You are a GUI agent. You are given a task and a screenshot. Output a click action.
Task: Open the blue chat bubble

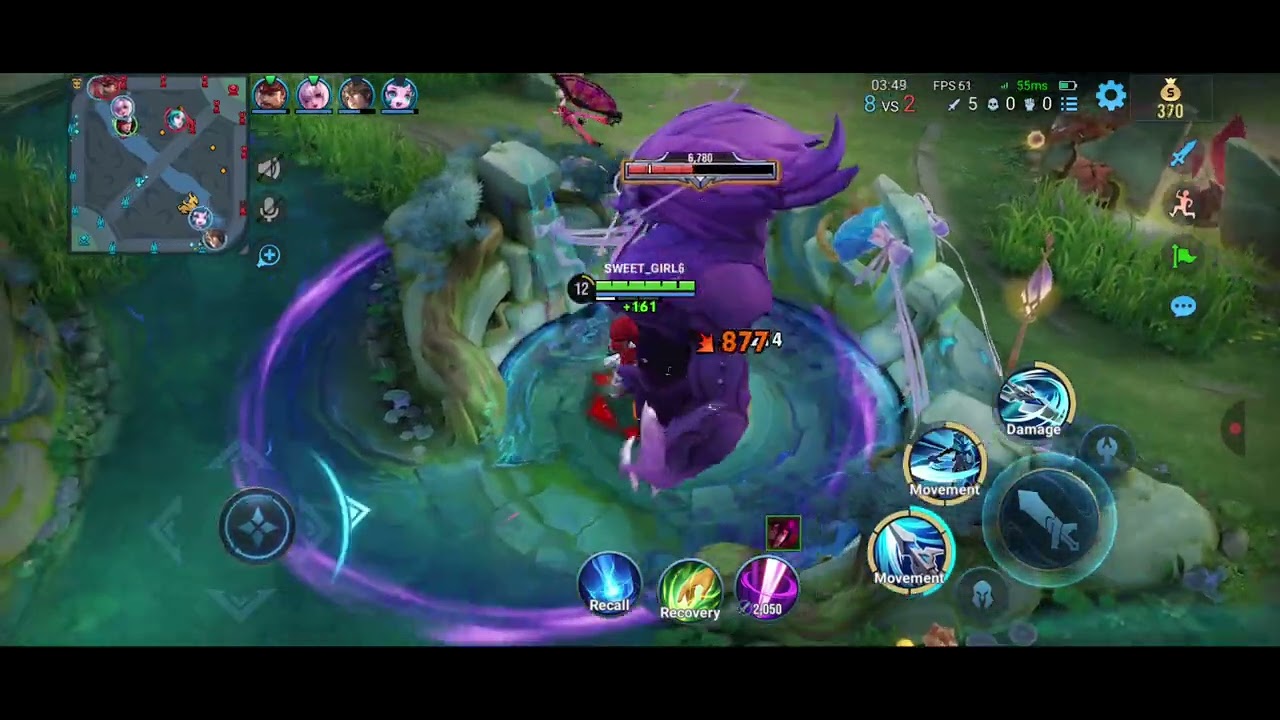coord(1183,306)
